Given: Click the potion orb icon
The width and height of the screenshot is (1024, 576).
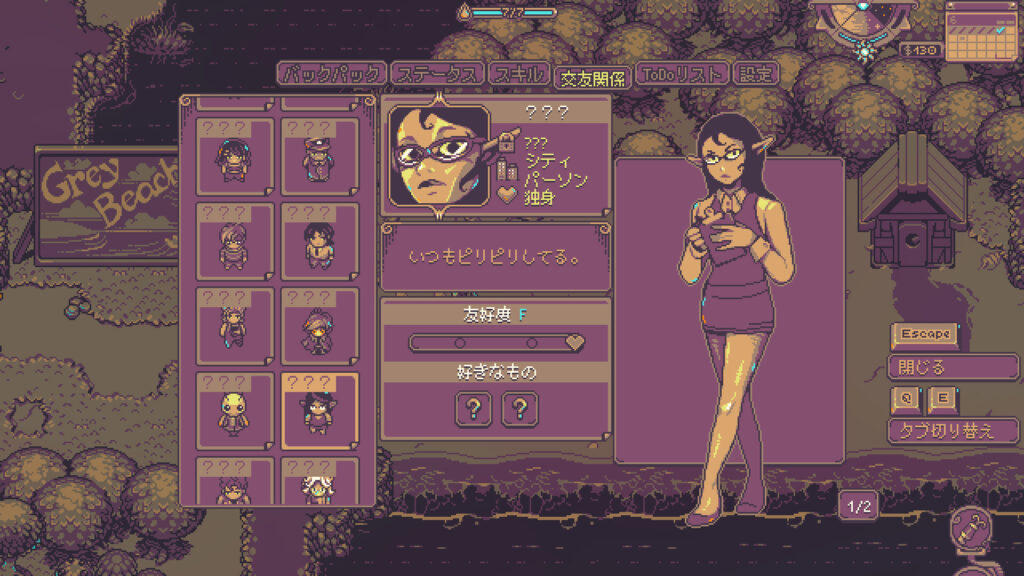Looking at the screenshot, I should point(970,533).
